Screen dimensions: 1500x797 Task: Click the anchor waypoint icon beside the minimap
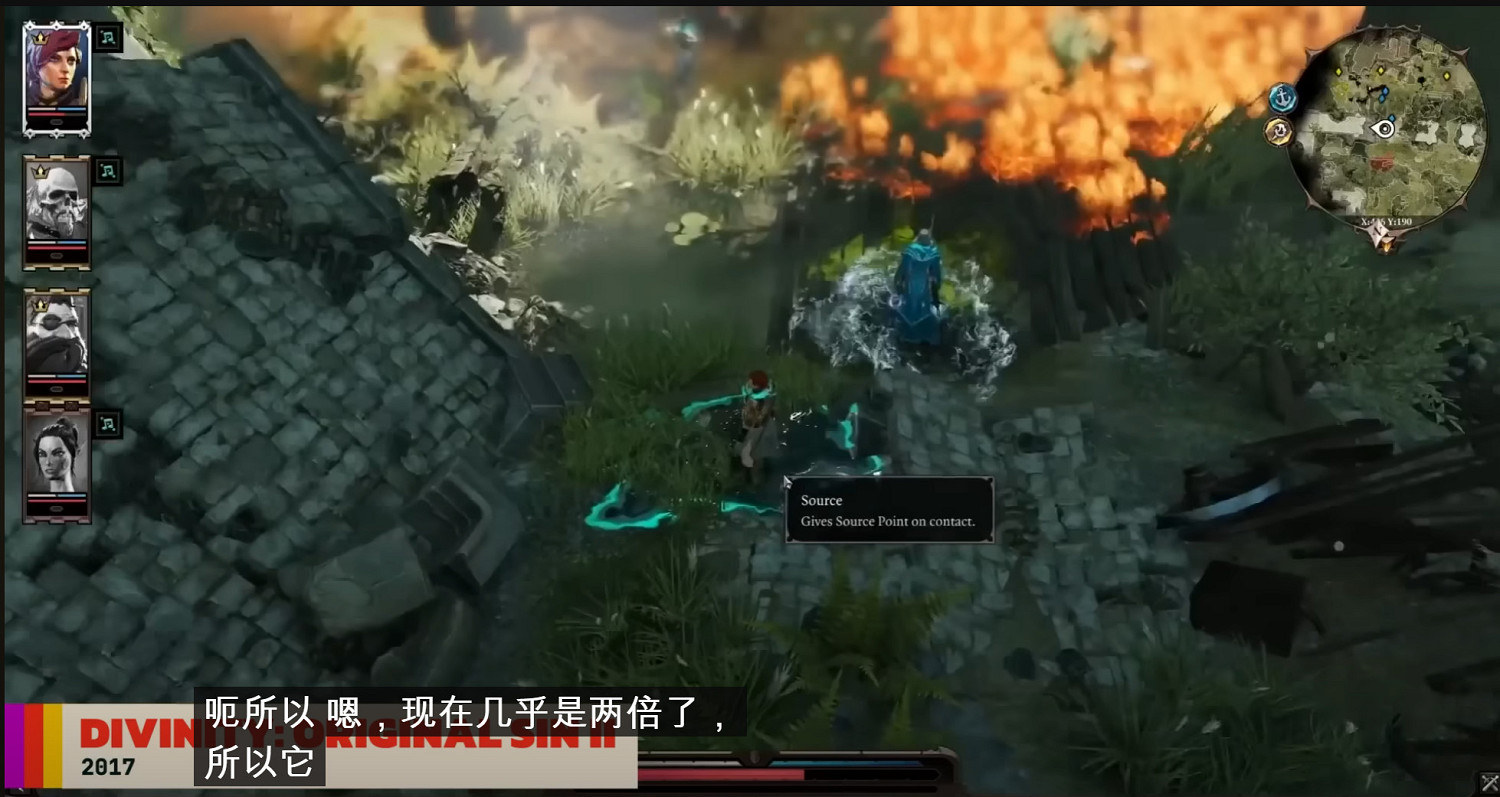[x=1283, y=98]
